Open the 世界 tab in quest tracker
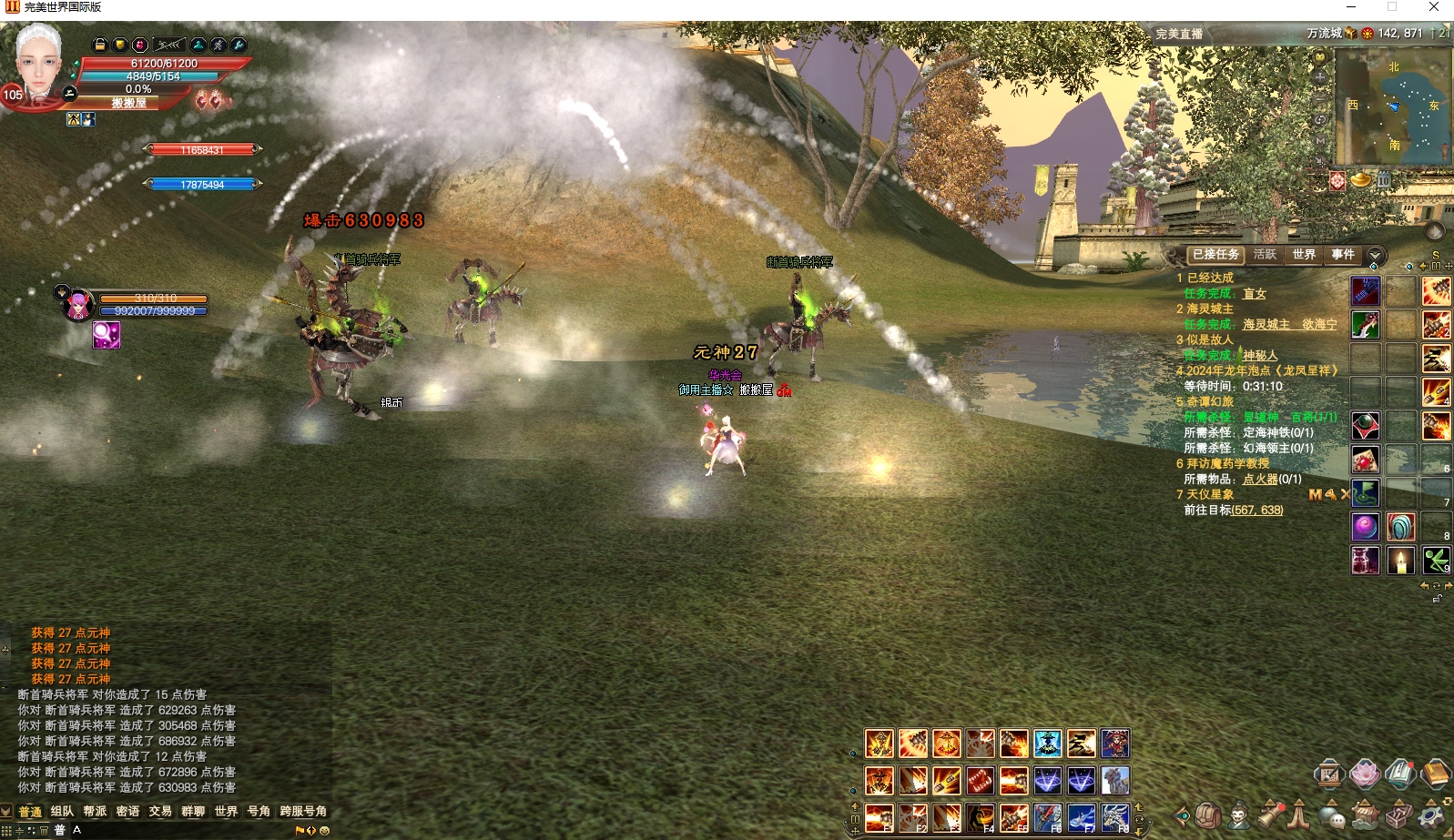Viewport: 1454px width, 840px height. coord(1304,255)
